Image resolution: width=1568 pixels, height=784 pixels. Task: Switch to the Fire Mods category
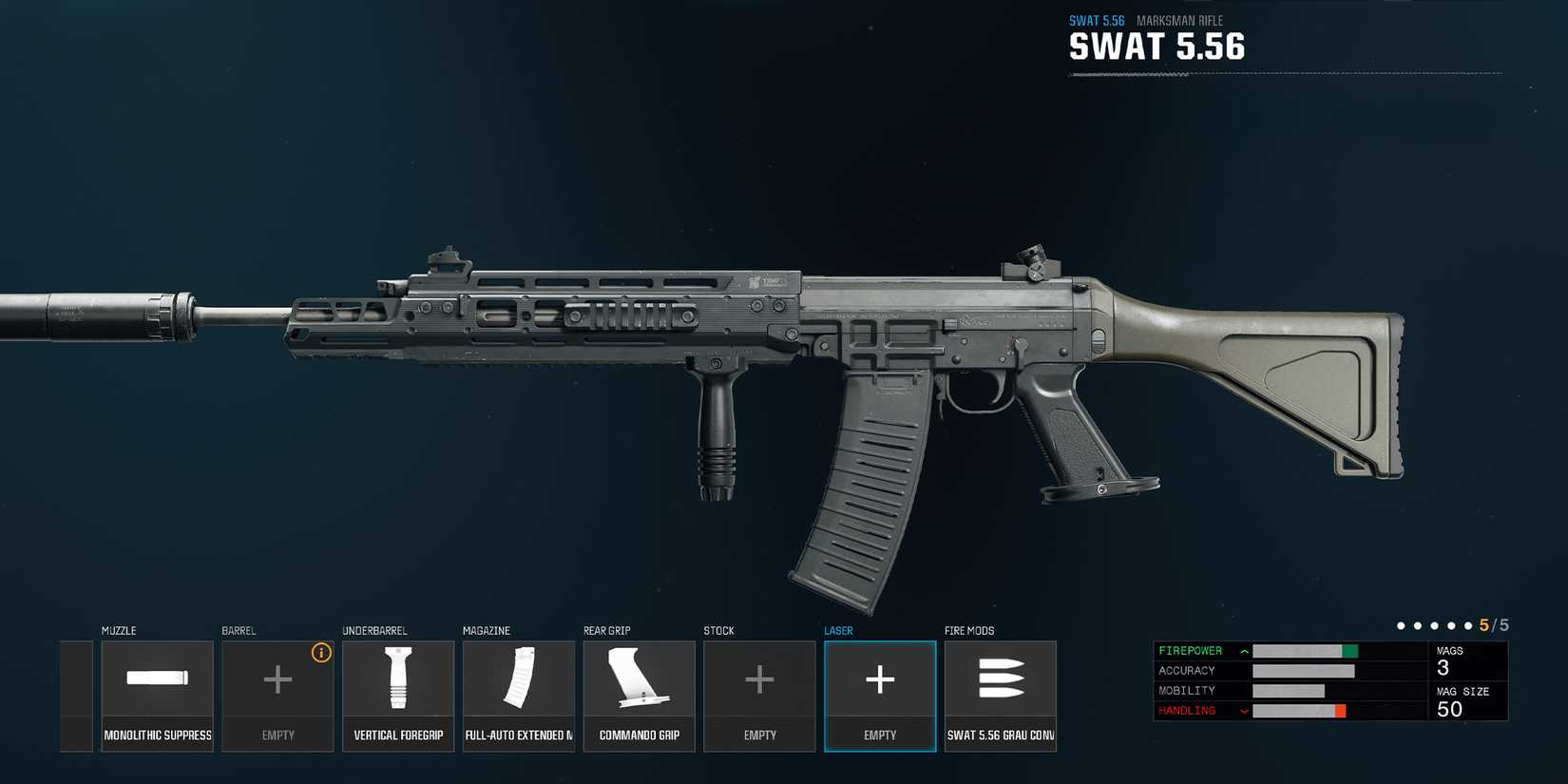968,630
